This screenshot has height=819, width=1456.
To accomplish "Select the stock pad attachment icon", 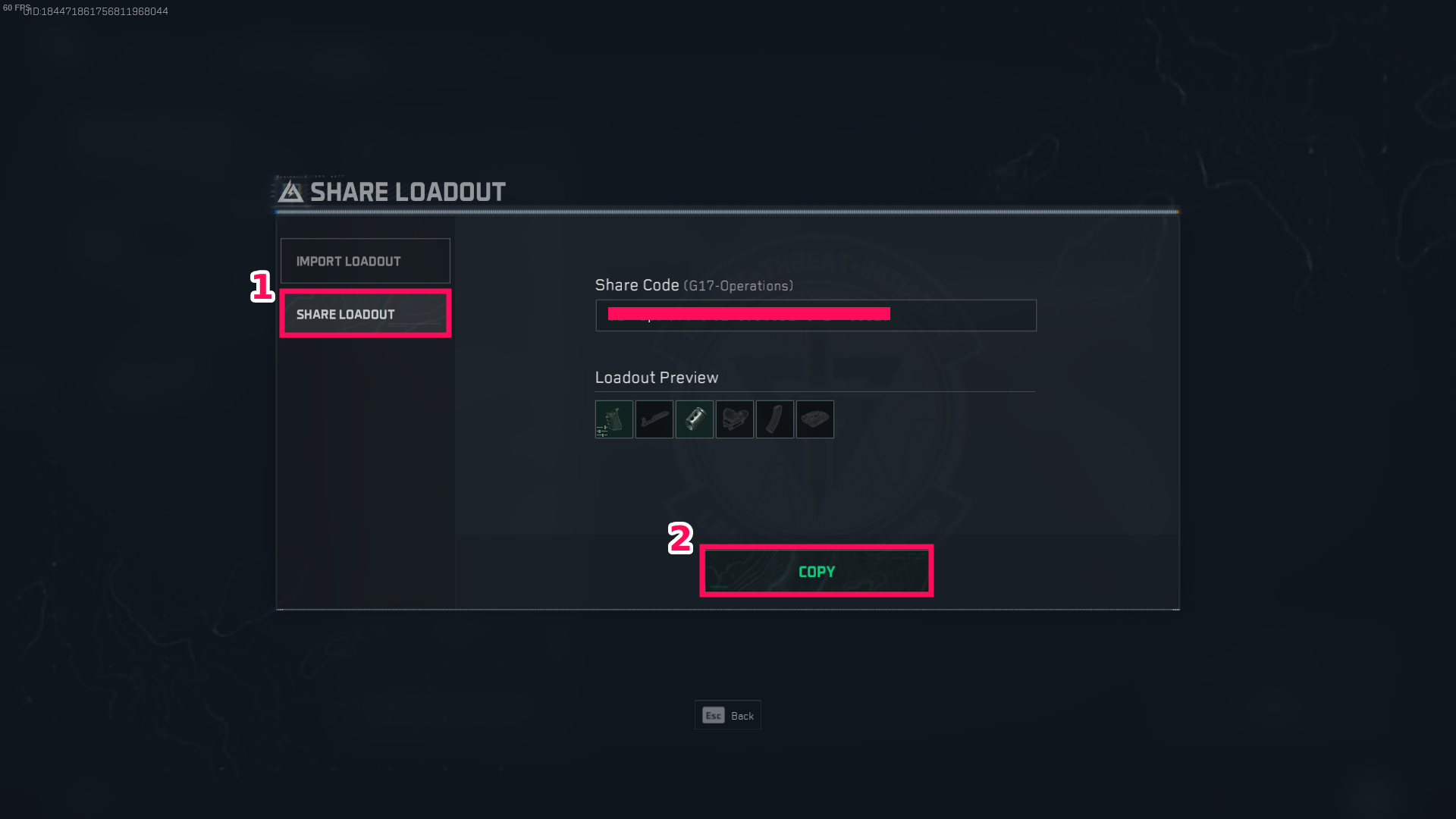I will click(815, 419).
